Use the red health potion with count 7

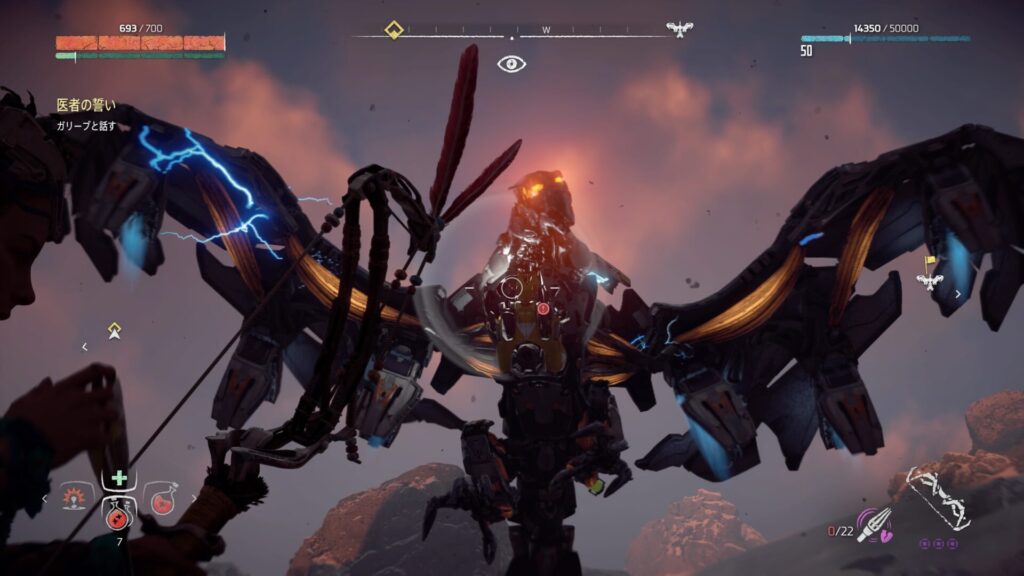click(x=118, y=515)
